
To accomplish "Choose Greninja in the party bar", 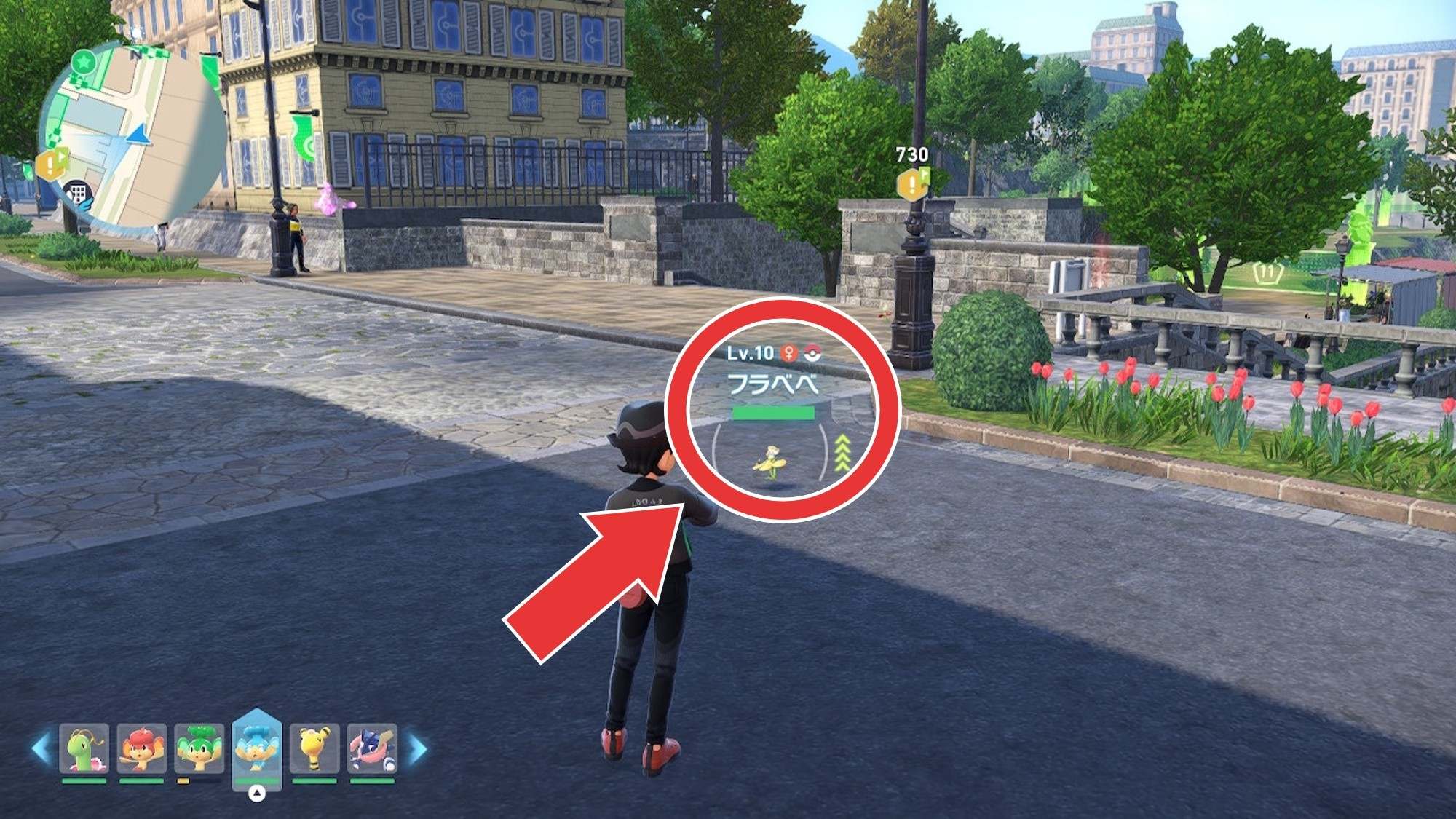I will pos(372,748).
